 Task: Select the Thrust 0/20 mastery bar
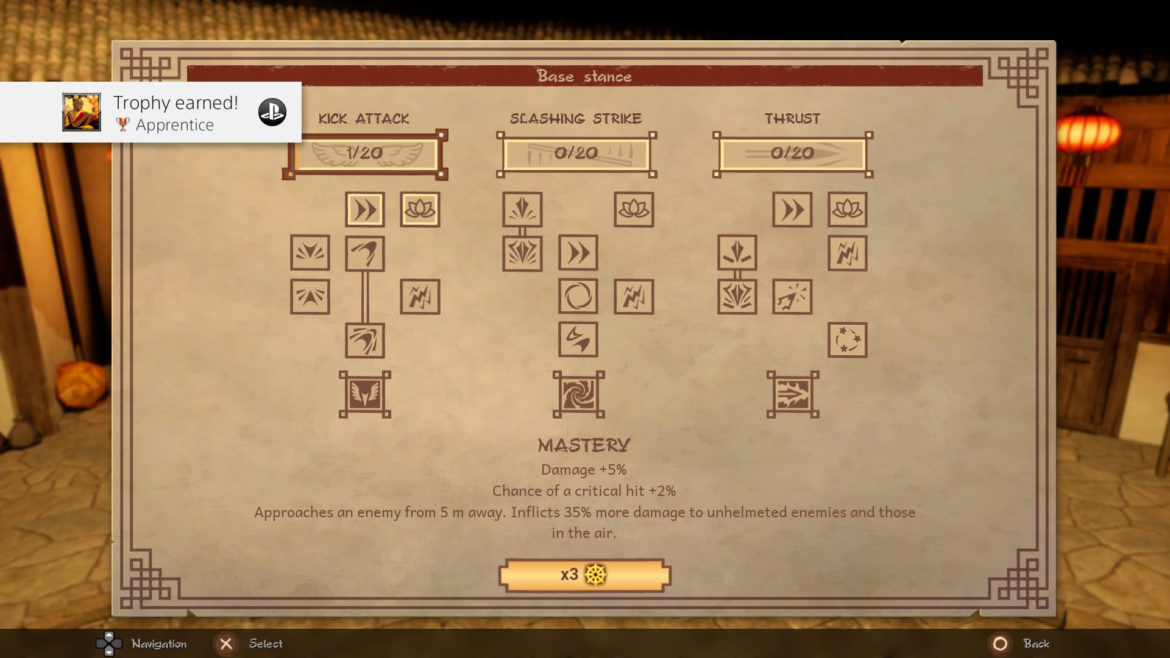tap(792, 155)
